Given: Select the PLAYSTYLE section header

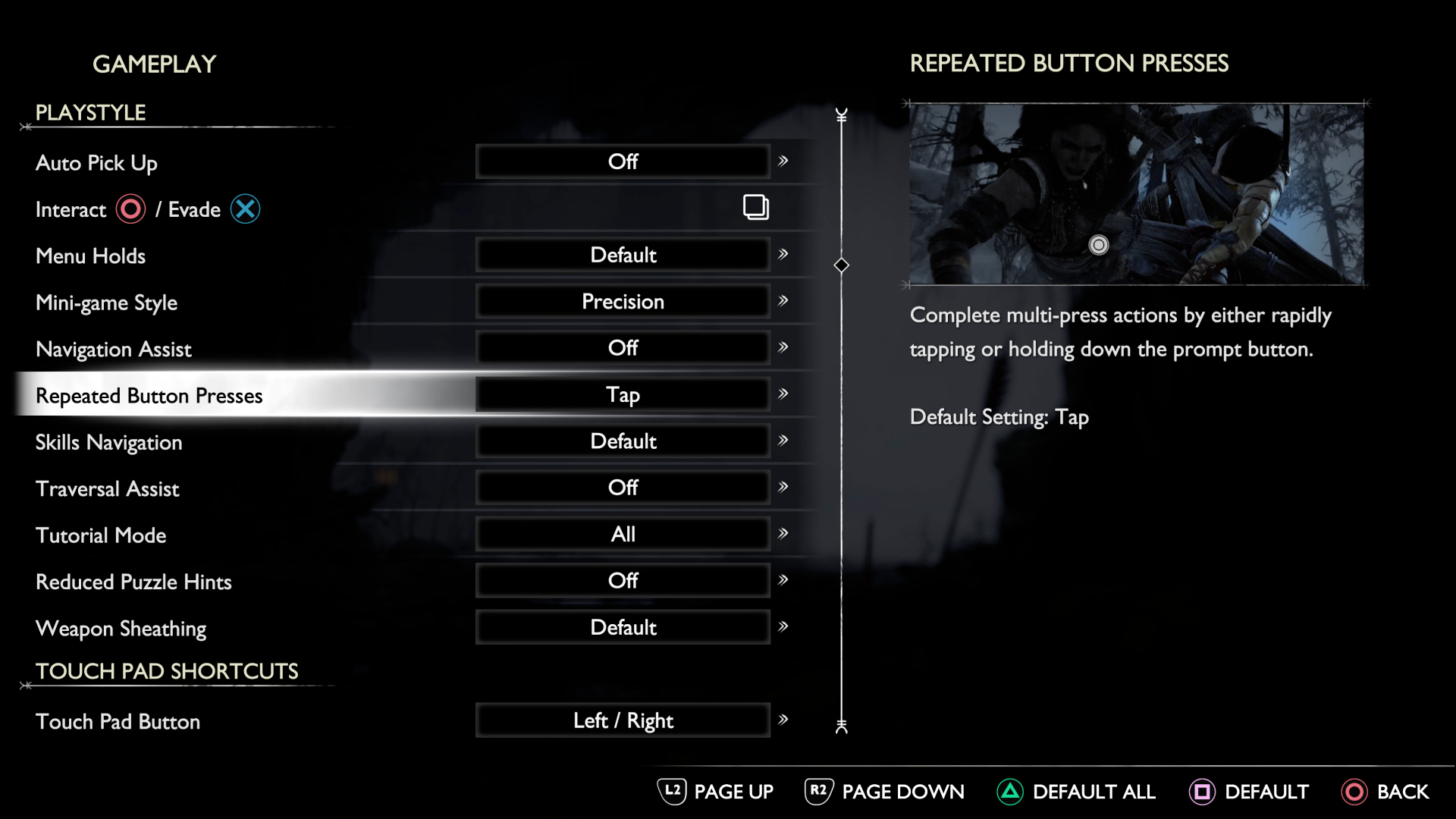Looking at the screenshot, I should pyautogui.click(x=90, y=112).
